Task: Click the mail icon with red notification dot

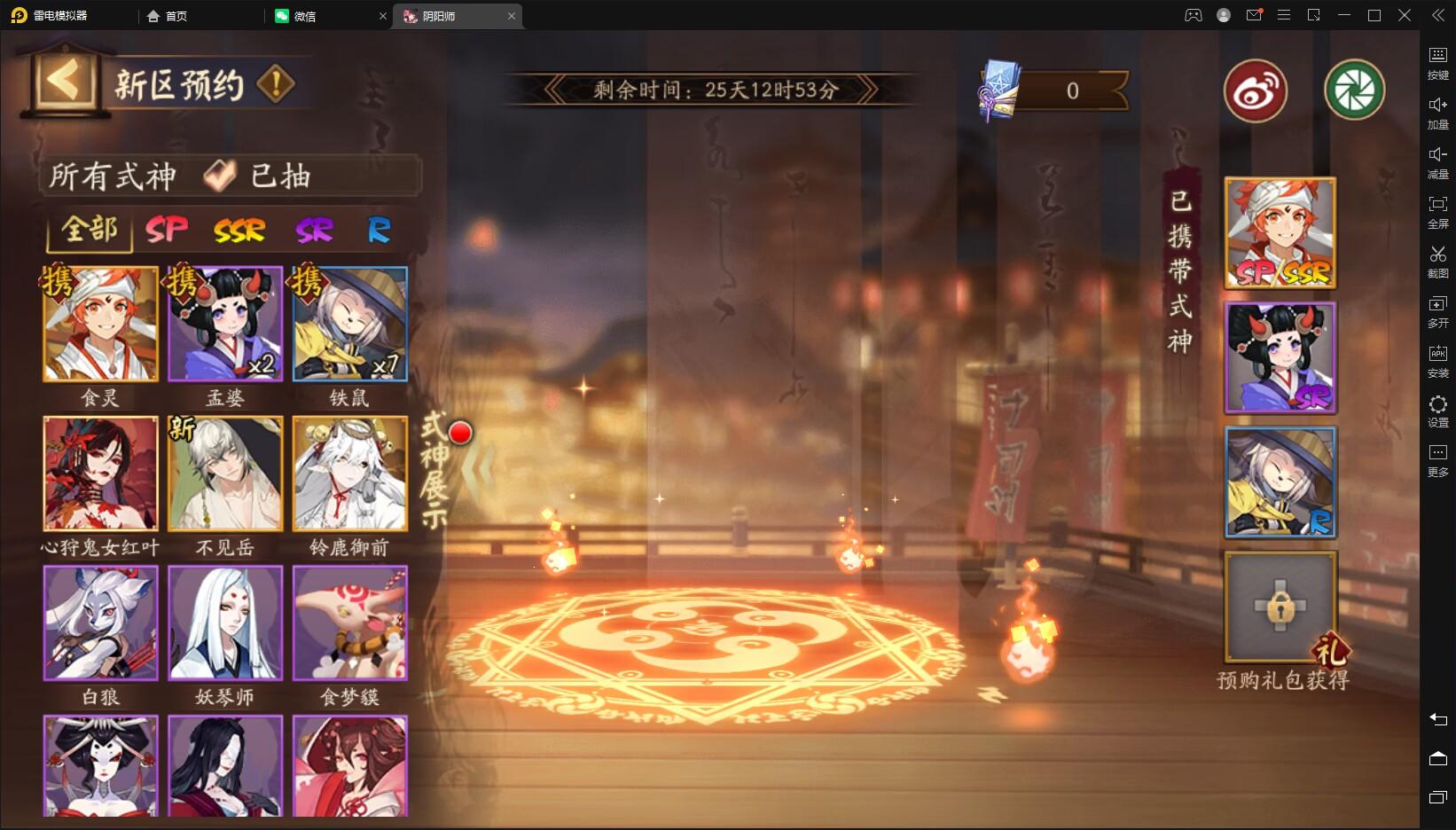Action: coord(1254,15)
